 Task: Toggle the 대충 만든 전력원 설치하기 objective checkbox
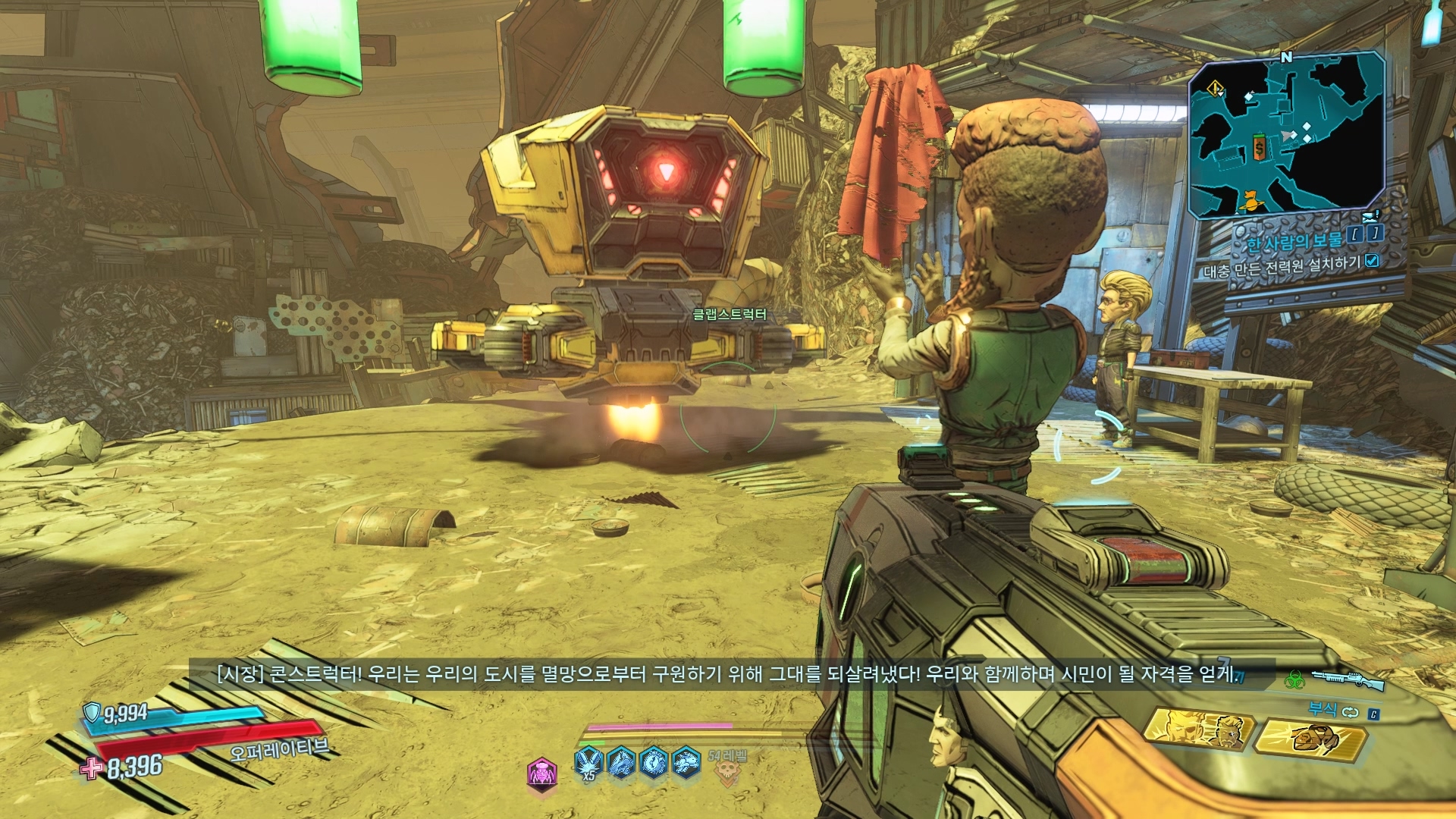click(x=1372, y=261)
